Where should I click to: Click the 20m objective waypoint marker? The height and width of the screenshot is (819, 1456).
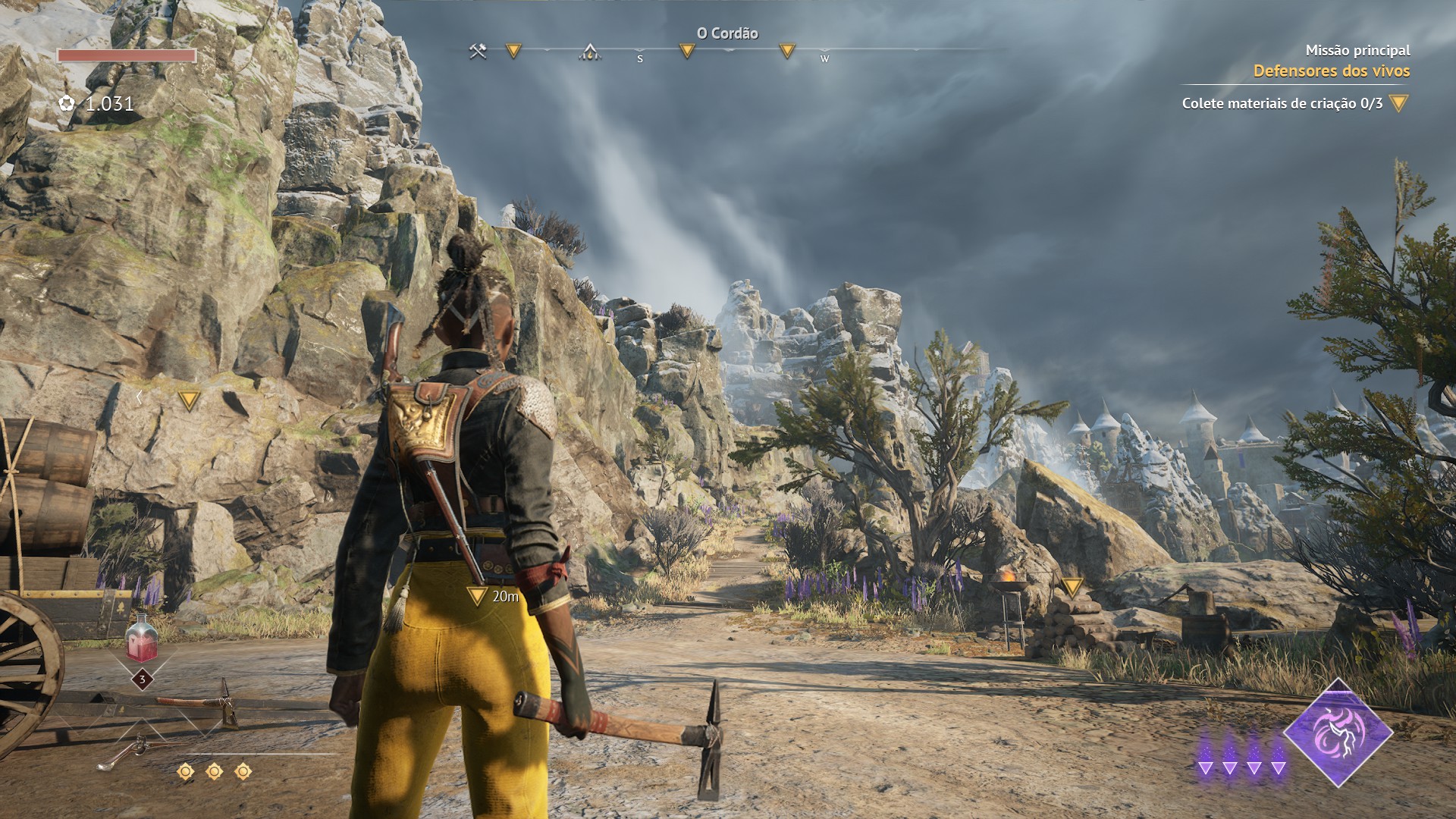(x=477, y=595)
